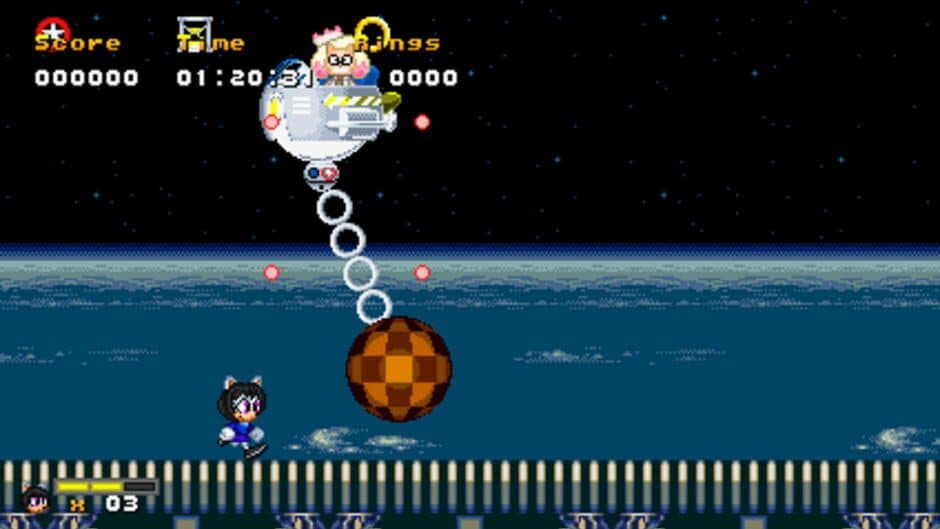Click the gold ring Rings icon

click(x=371, y=30)
